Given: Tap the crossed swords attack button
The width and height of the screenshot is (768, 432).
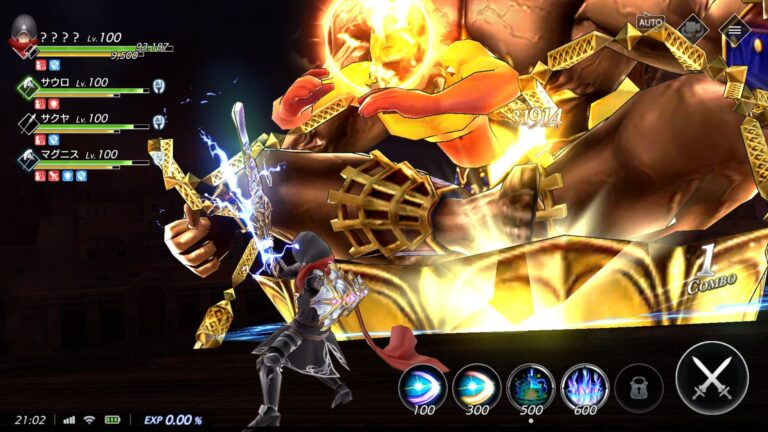Looking at the screenshot, I should [x=711, y=377].
